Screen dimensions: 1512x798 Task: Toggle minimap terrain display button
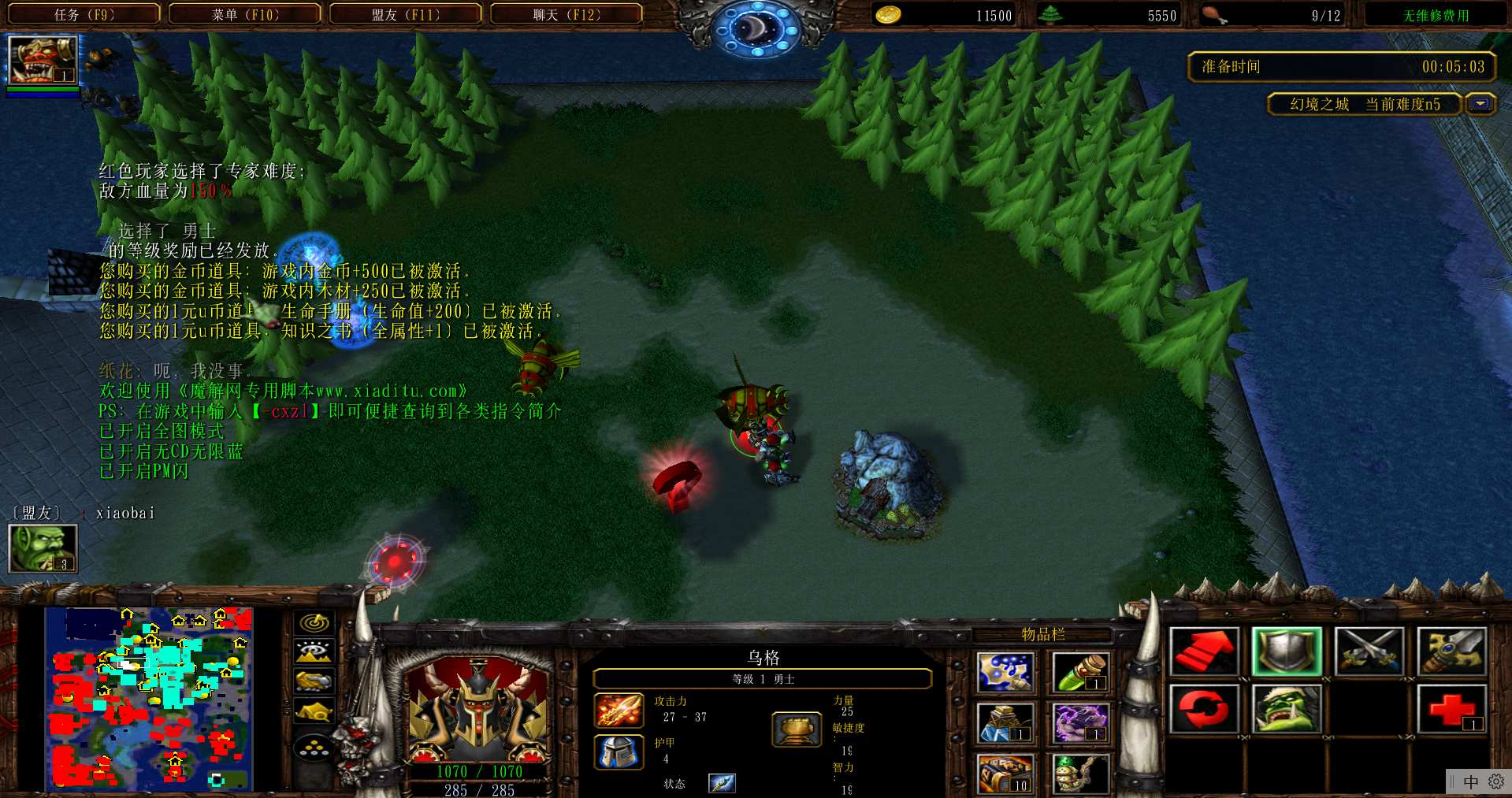[314, 651]
